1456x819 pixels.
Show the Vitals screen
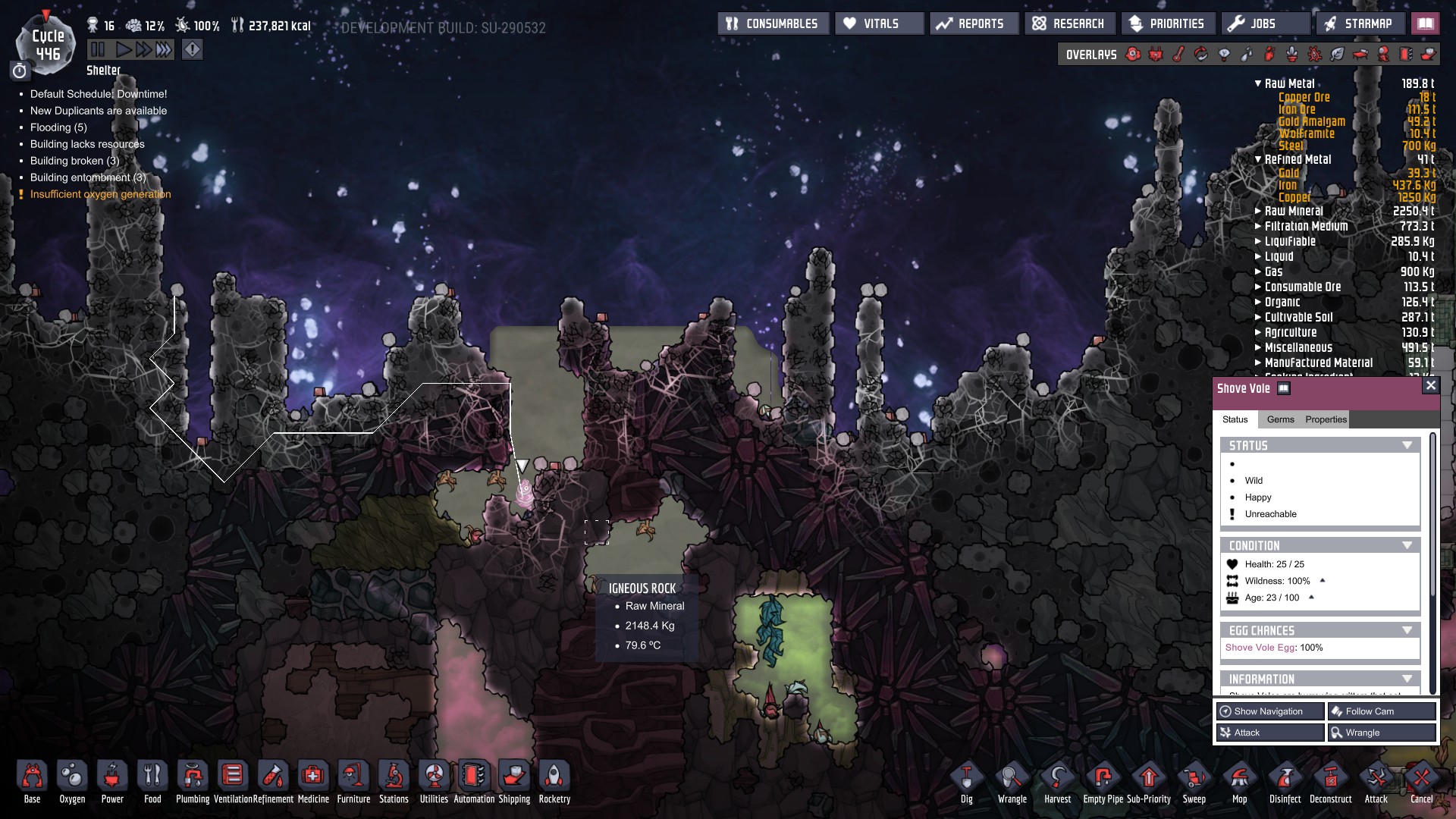click(x=880, y=24)
